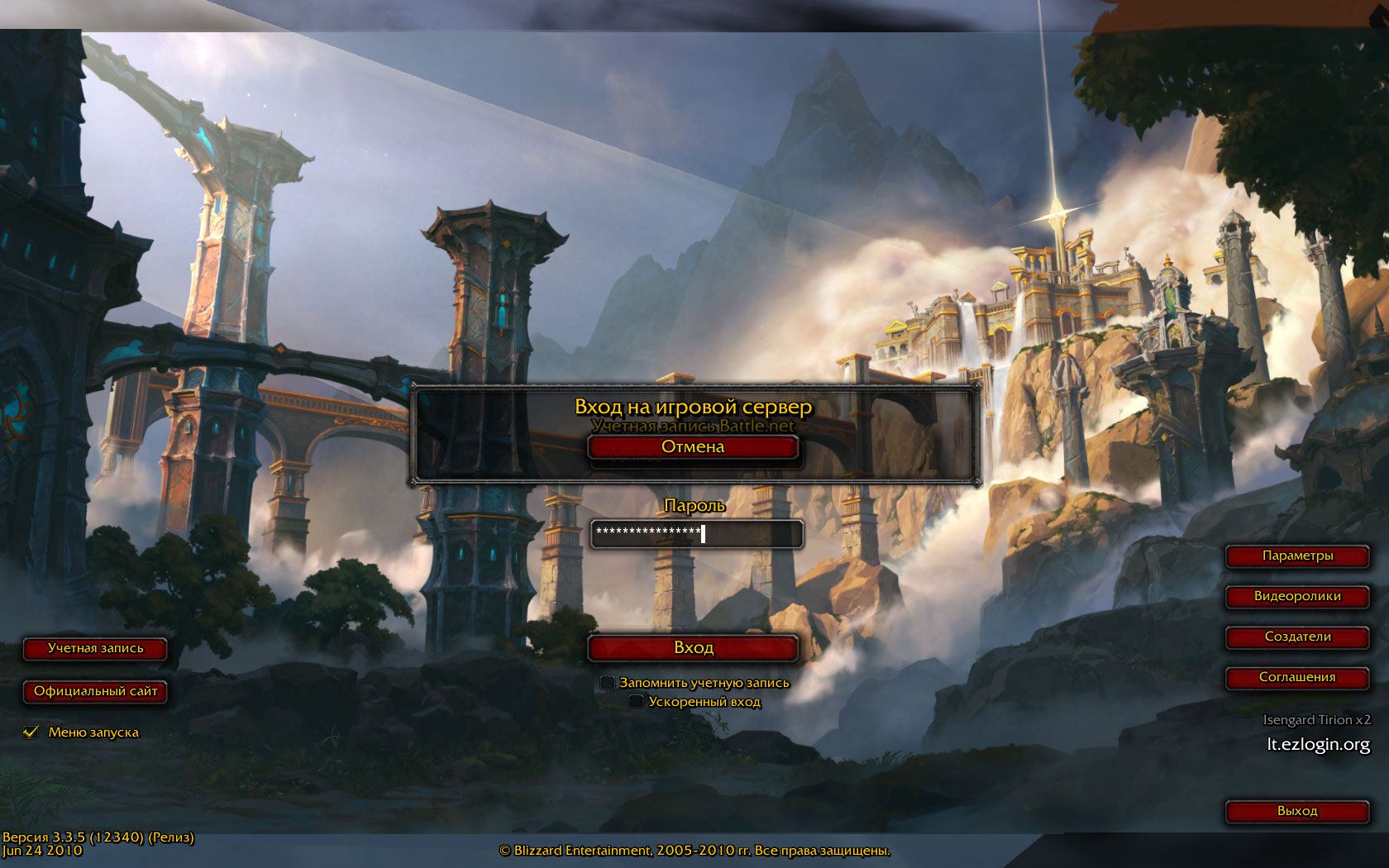
Task: Toggle the Меню запуска checkbox
Action: (x=31, y=732)
